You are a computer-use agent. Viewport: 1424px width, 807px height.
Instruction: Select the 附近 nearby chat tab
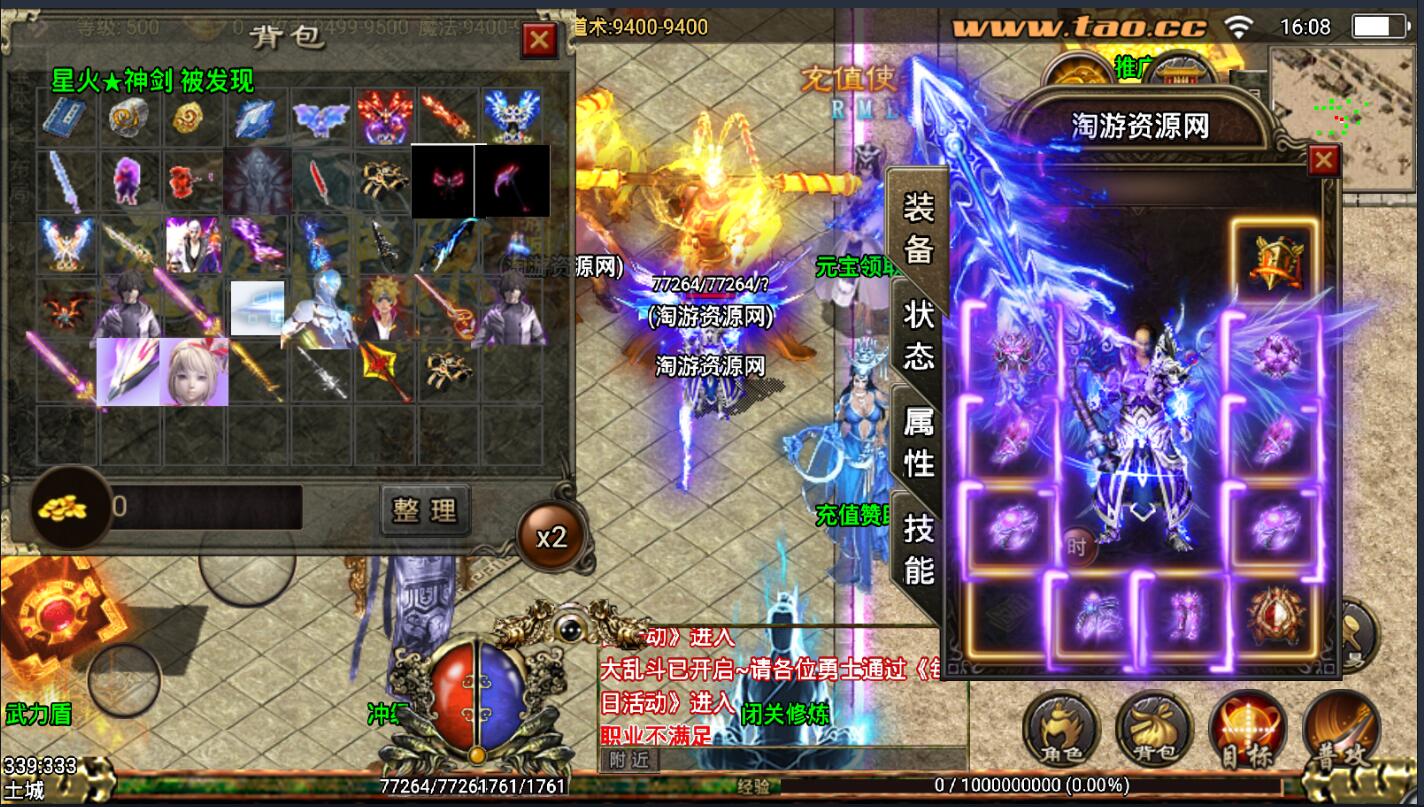click(628, 761)
